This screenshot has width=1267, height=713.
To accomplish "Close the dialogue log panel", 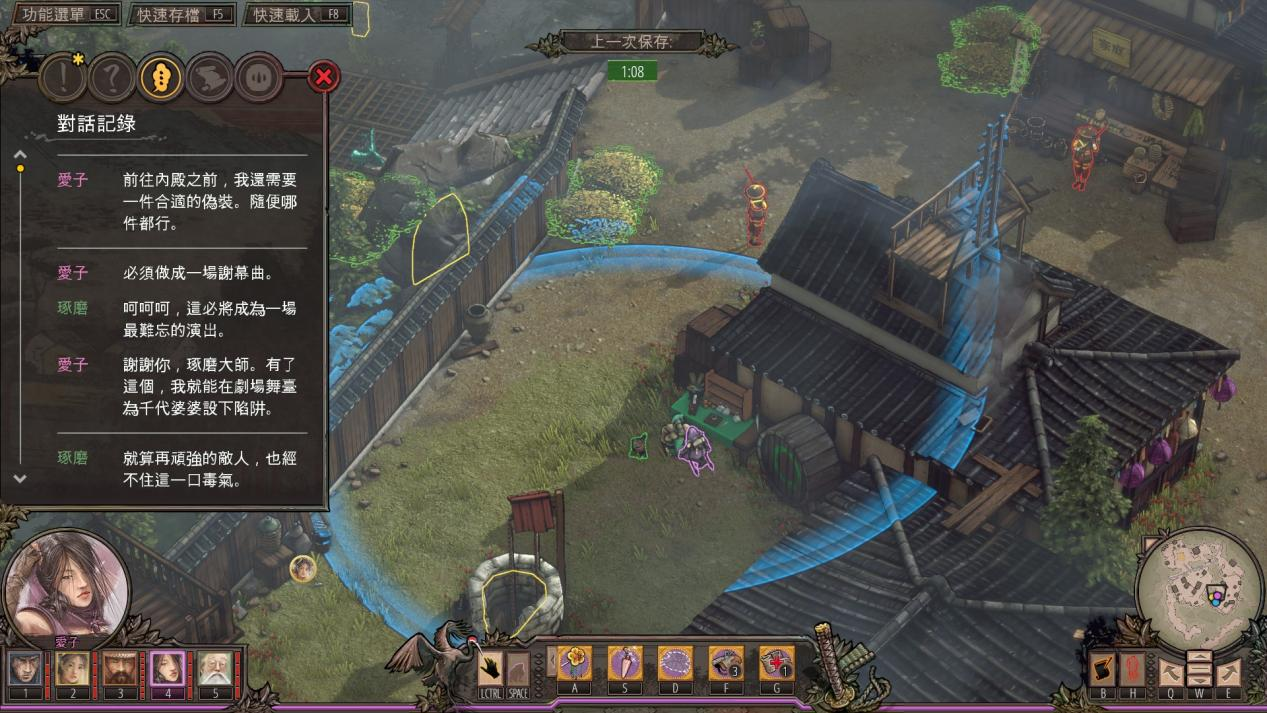I will click(323, 76).
